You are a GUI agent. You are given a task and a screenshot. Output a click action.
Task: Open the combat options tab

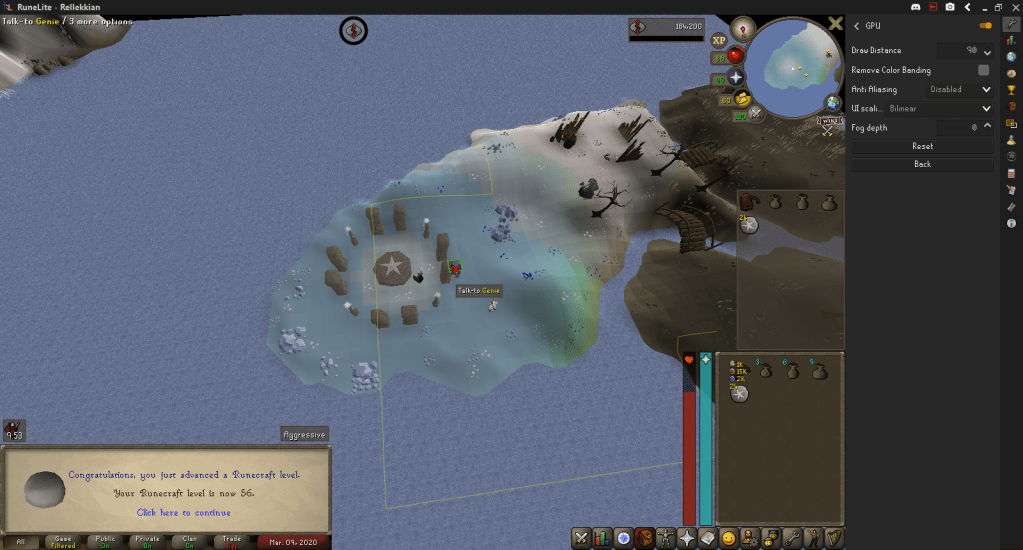[x=580, y=538]
